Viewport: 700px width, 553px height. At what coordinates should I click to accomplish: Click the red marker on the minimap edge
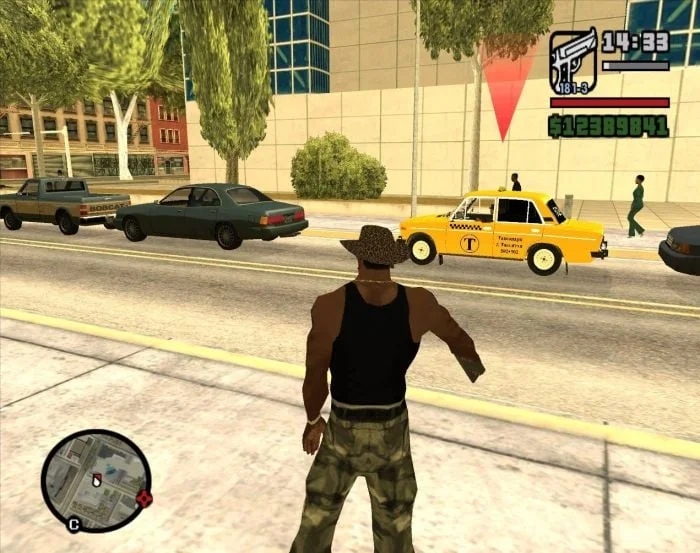coord(144,498)
